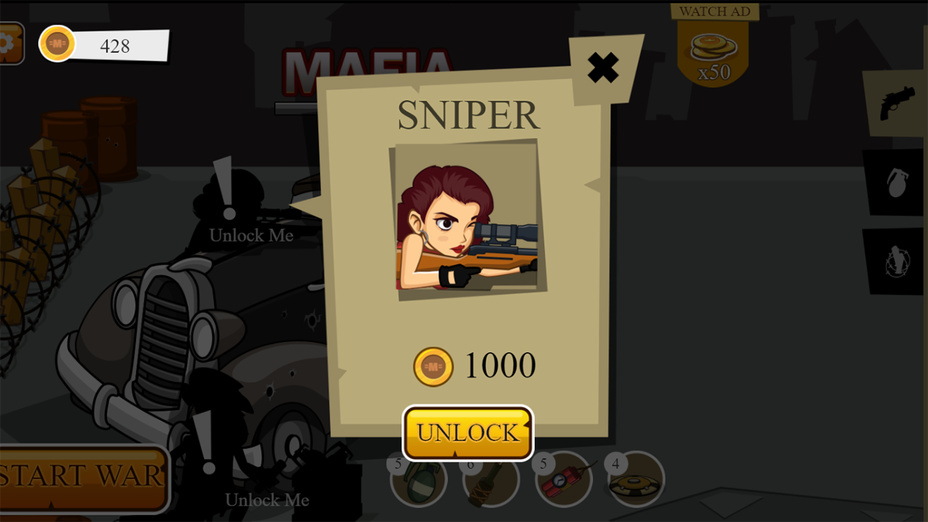
Task: Open the character silhouette tab
Action: click(x=896, y=260)
